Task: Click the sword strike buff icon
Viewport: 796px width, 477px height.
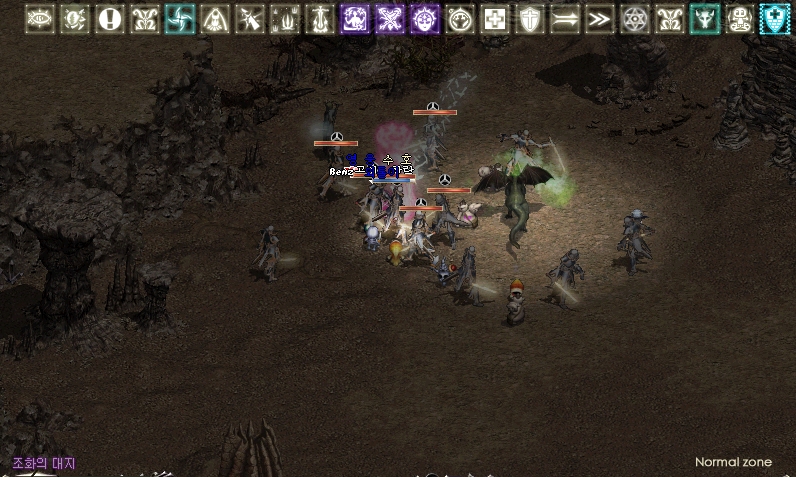Action: [250, 19]
